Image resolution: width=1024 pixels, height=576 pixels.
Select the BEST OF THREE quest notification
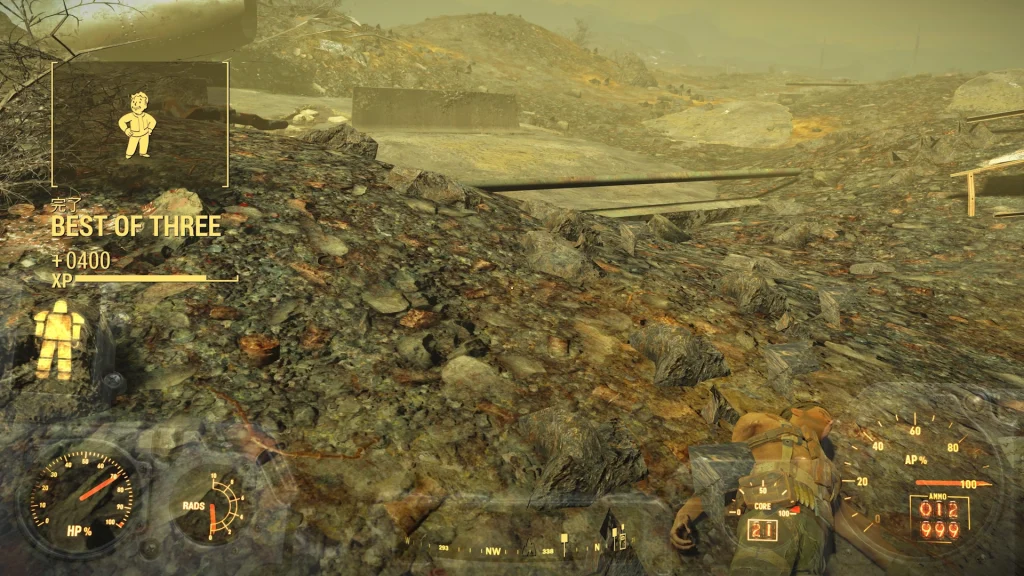tap(136, 226)
